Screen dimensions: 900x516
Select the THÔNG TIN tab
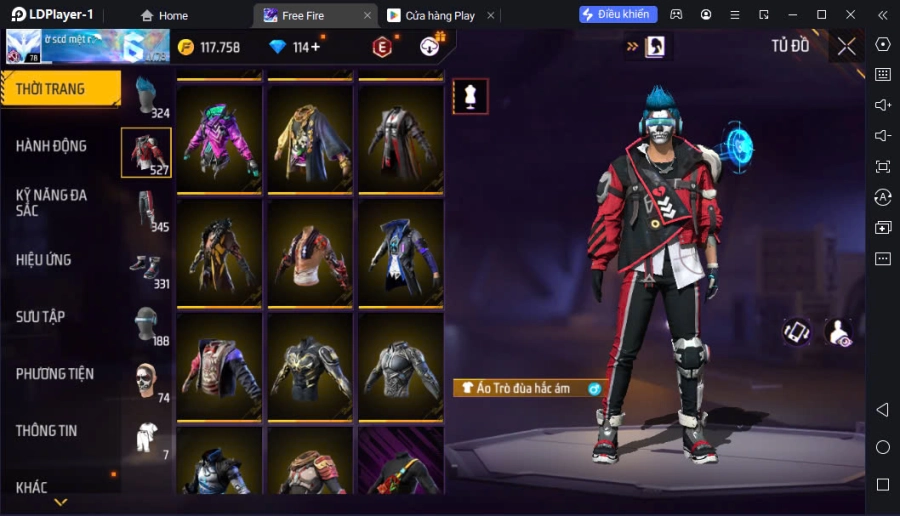point(47,431)
